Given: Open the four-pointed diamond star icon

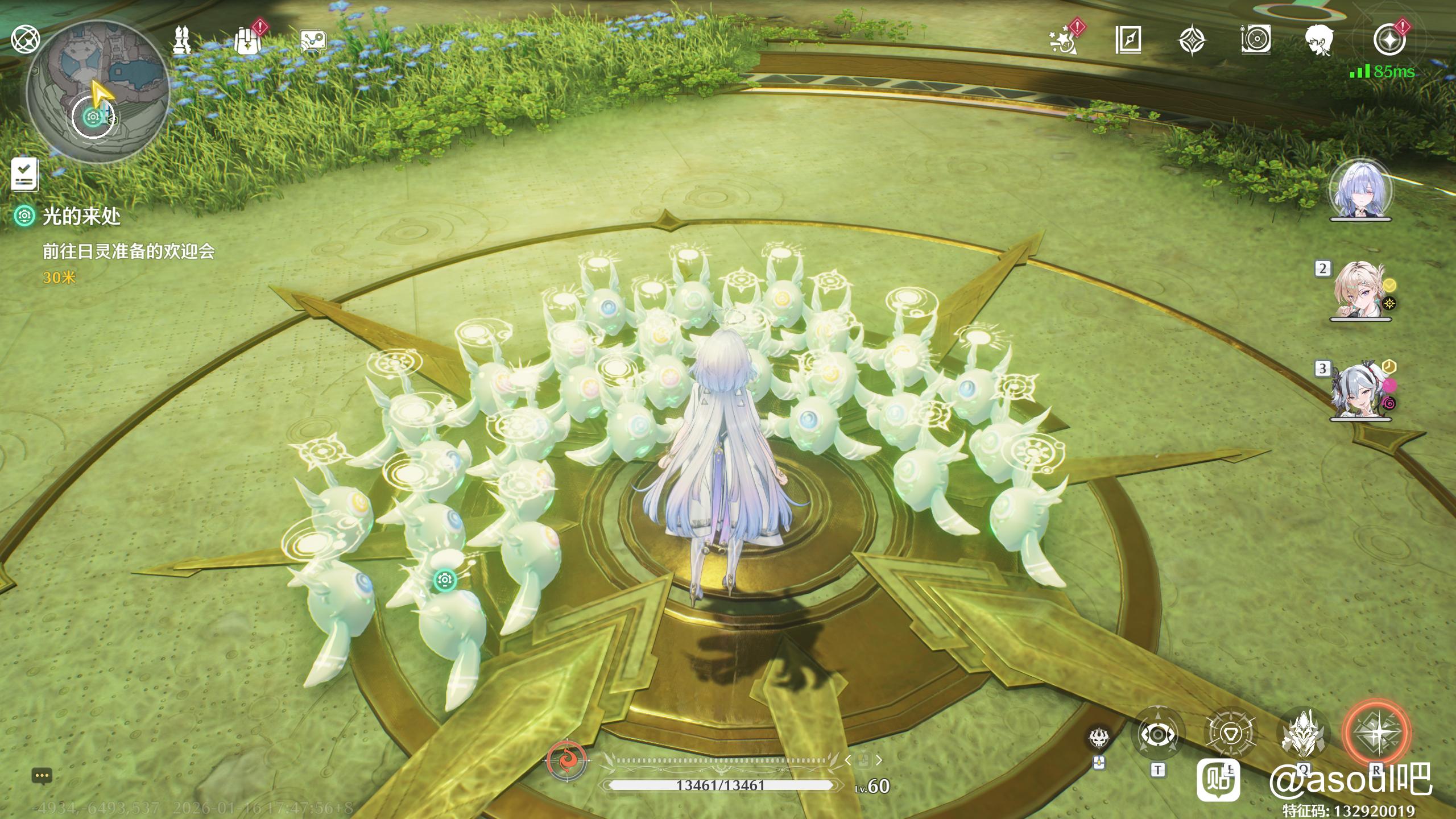Looking at the screenshot, I should click(x=1192, y=41).
